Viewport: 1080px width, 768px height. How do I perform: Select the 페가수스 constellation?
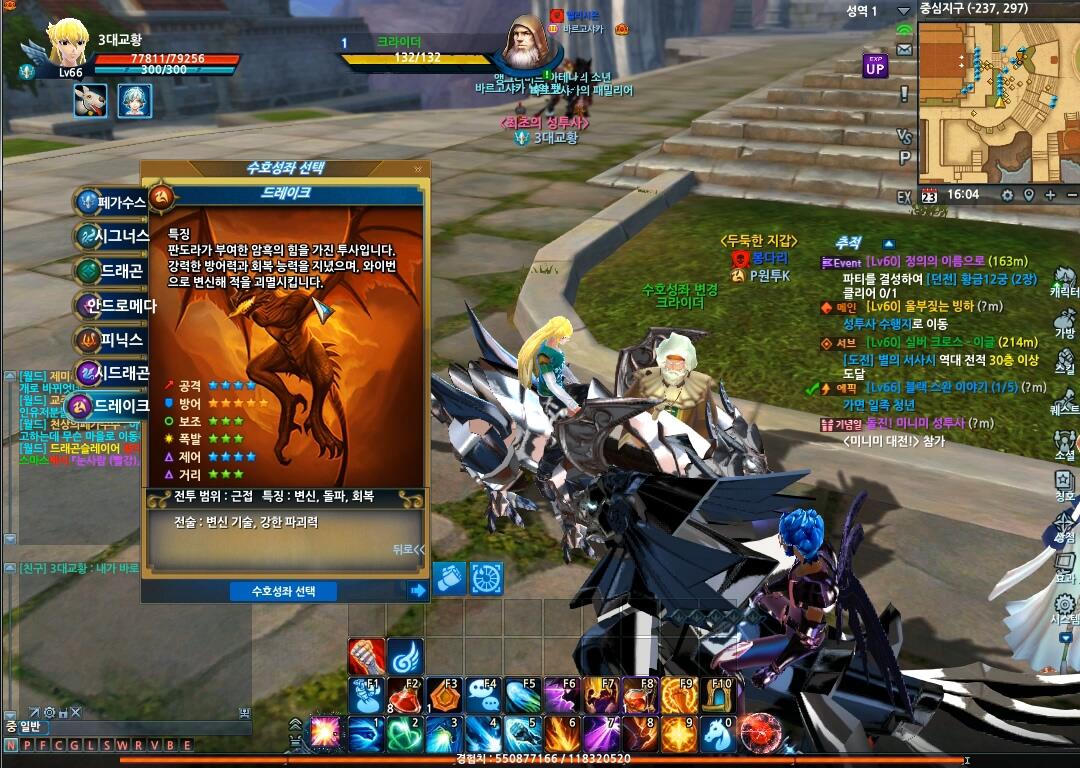pos(112,202)
